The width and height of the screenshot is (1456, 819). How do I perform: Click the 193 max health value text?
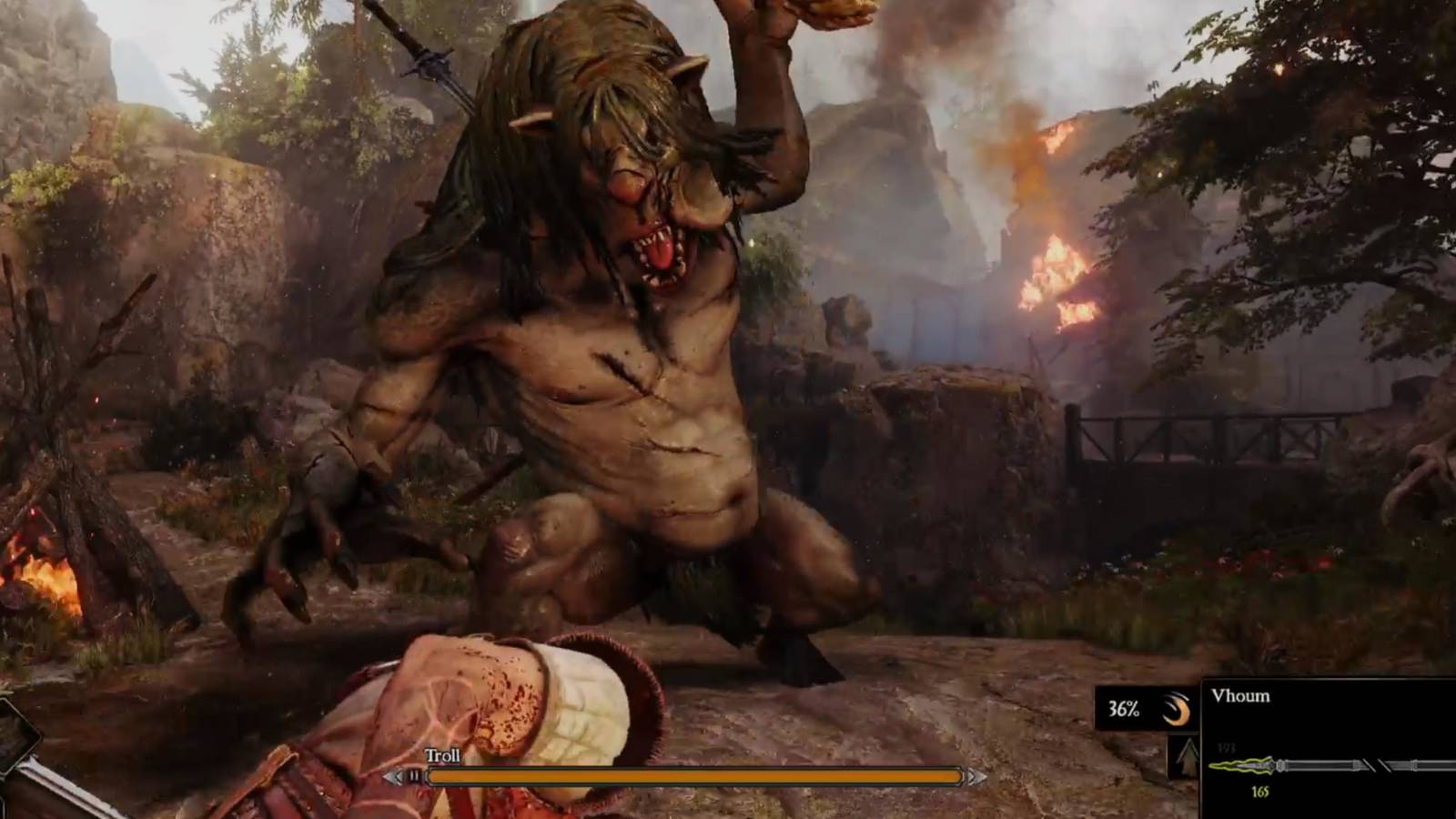(1227, 747)
